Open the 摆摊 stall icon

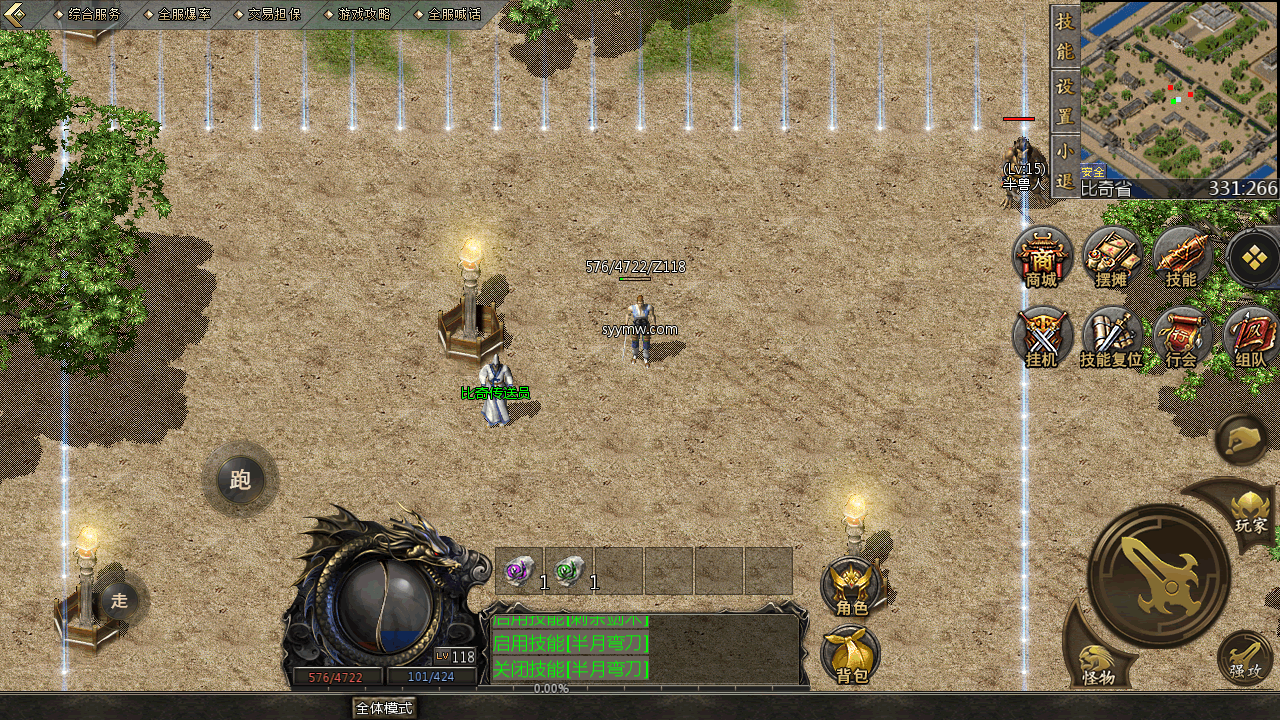click(1111, 257)
